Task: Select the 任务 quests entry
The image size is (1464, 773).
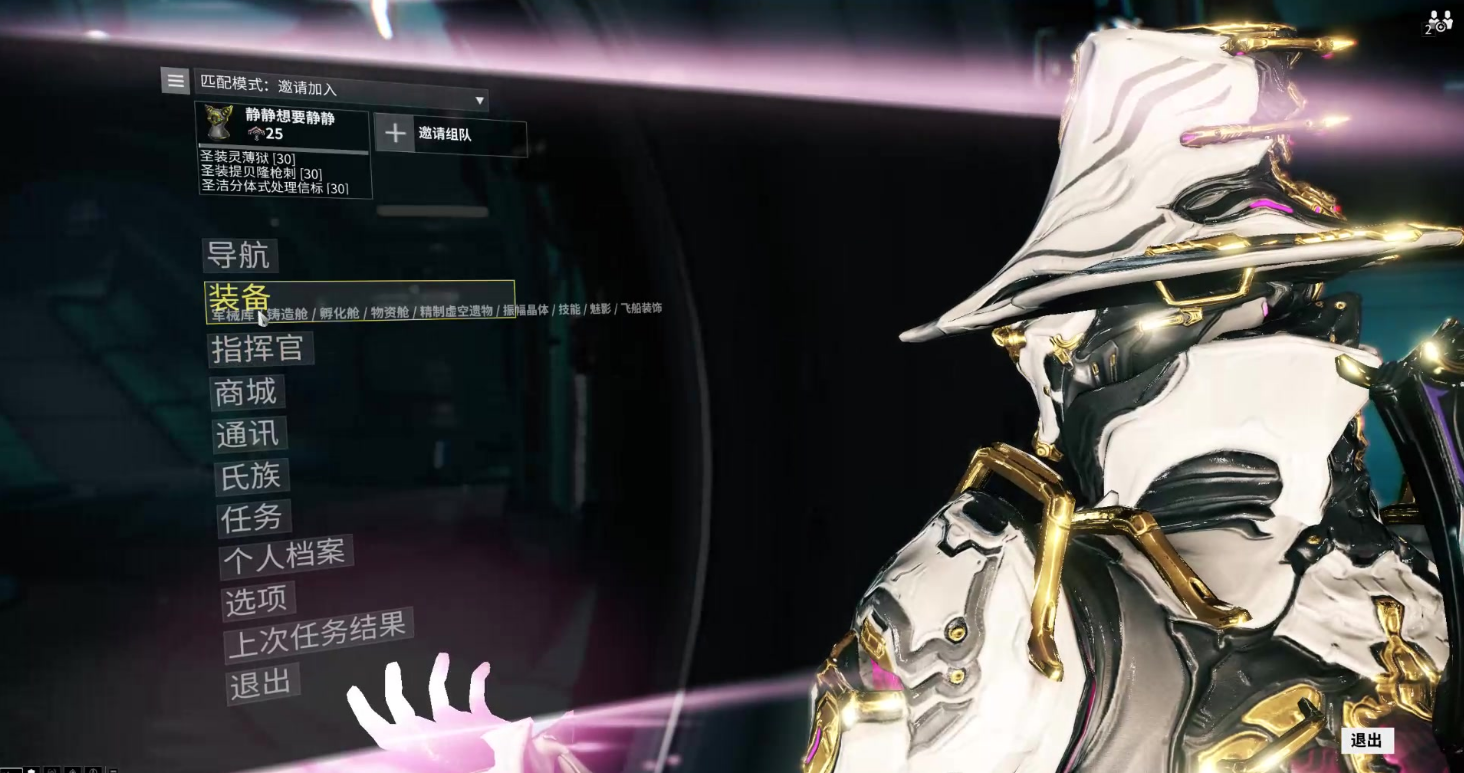Action: (x=253, y=518)
